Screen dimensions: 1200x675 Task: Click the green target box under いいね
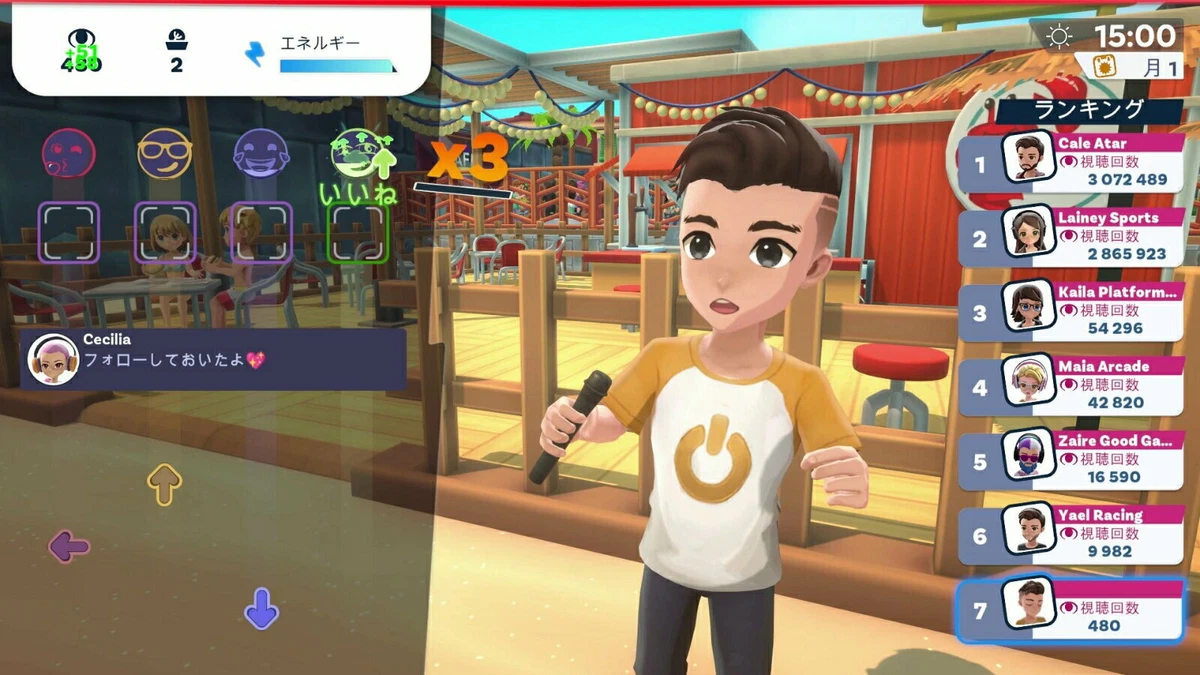pos(358,232)
